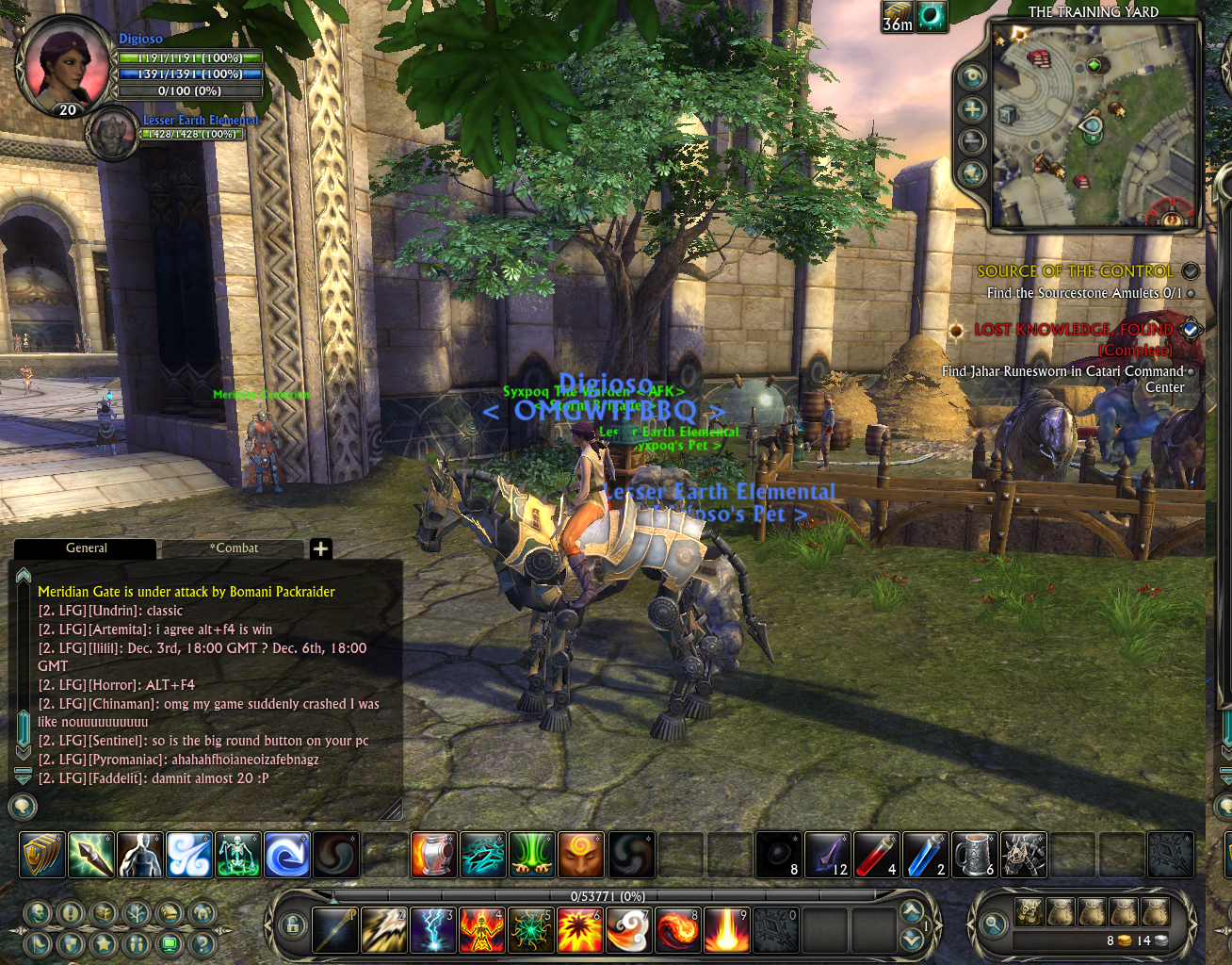
Task: Open the world map from the globe button
Action: click(x=972, y=174)
